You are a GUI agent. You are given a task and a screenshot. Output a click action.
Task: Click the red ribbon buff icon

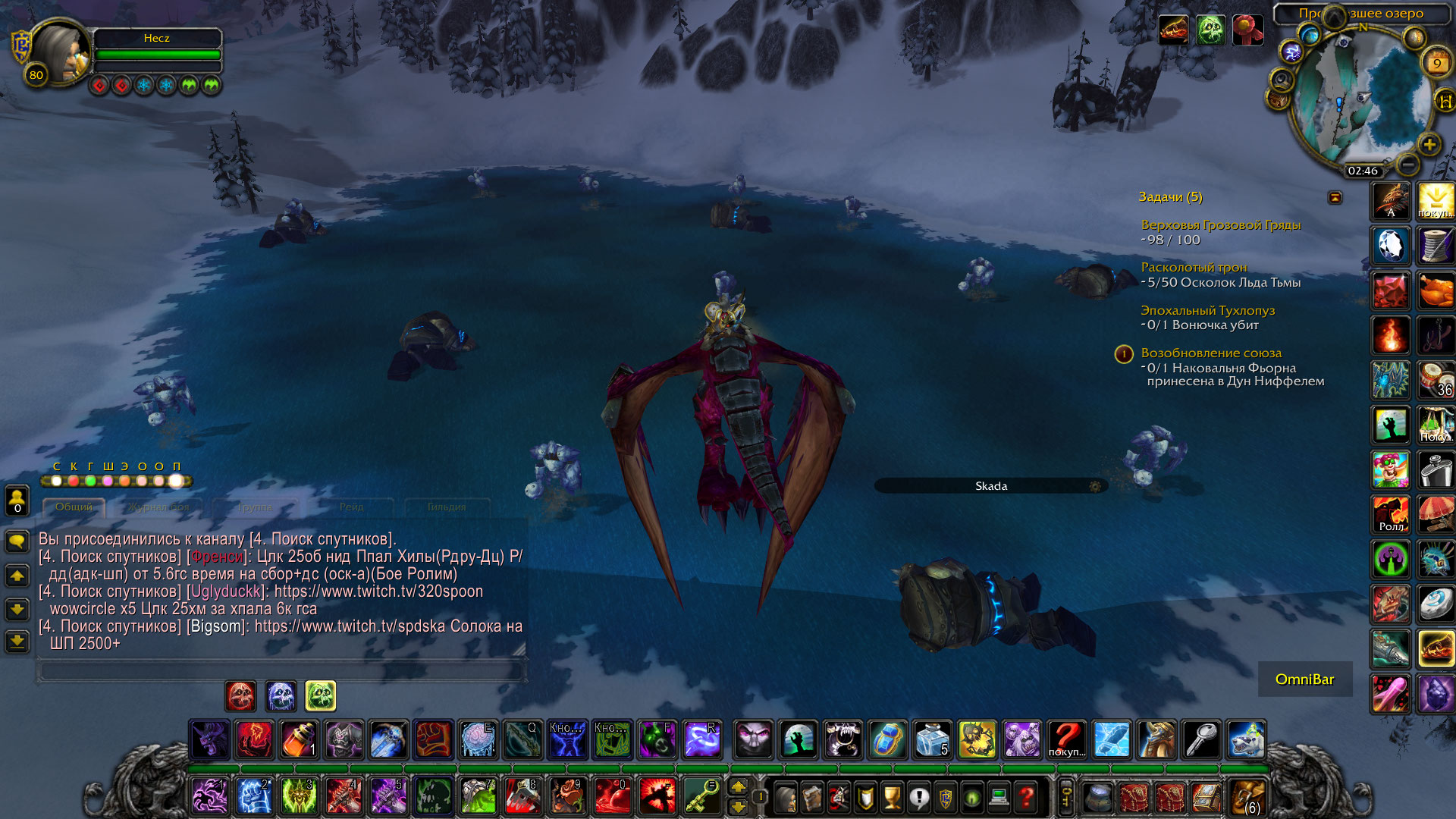1247,30
